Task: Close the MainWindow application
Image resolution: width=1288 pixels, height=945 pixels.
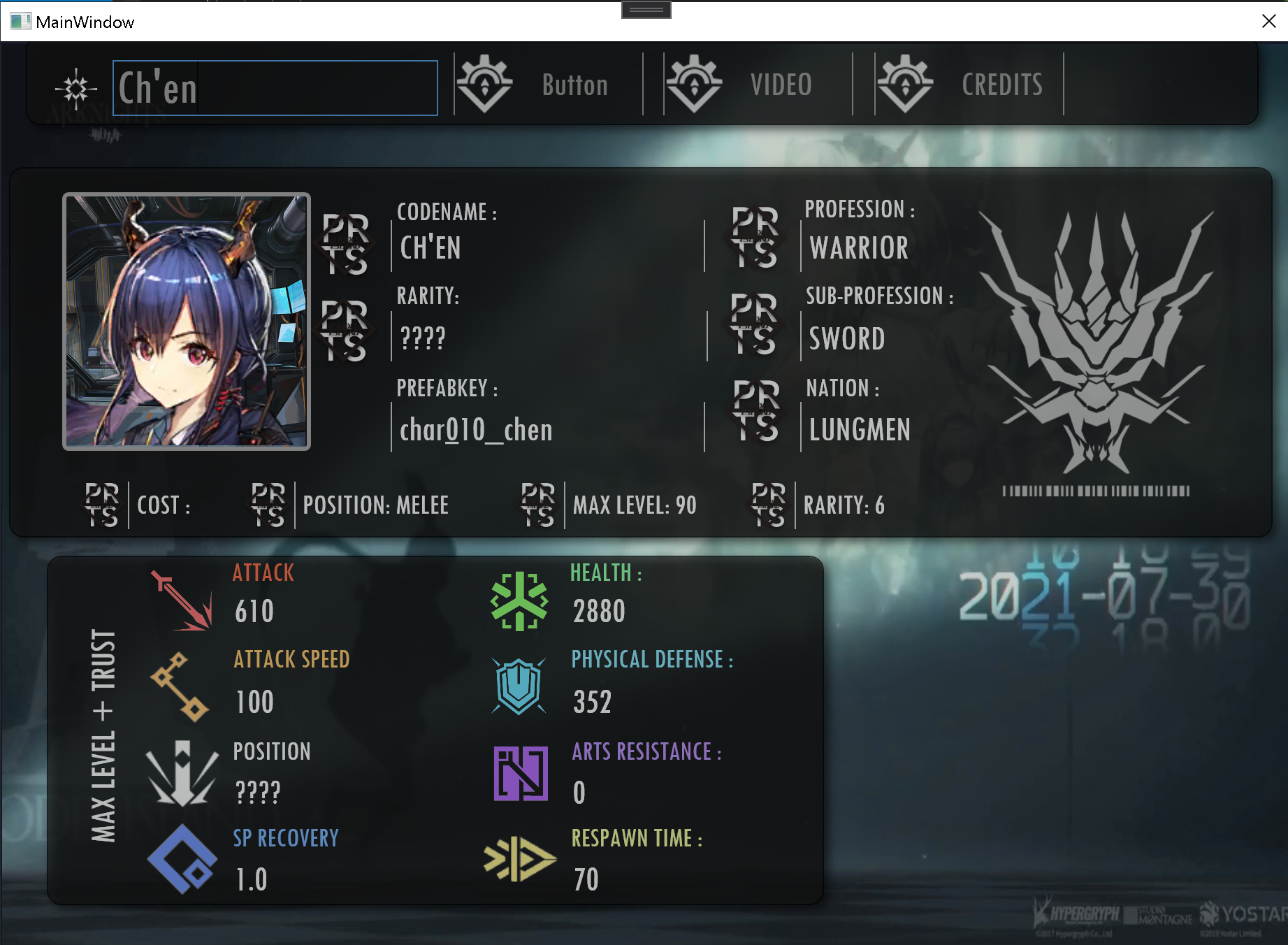Action: (x=1269, y=21)
